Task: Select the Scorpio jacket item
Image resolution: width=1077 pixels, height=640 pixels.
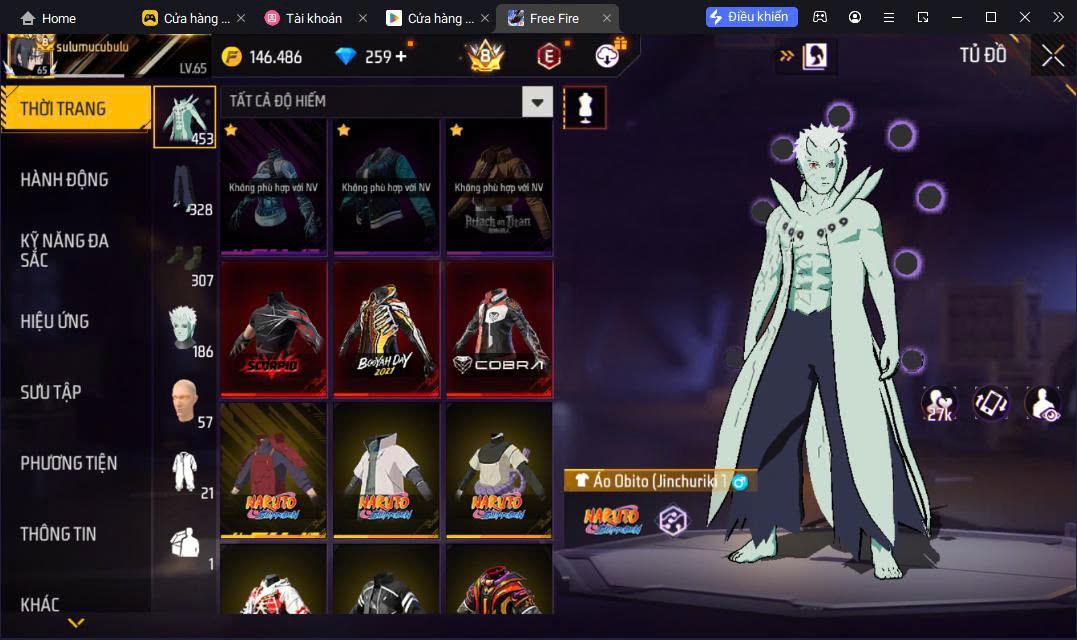Action: [x=274, y=329]
